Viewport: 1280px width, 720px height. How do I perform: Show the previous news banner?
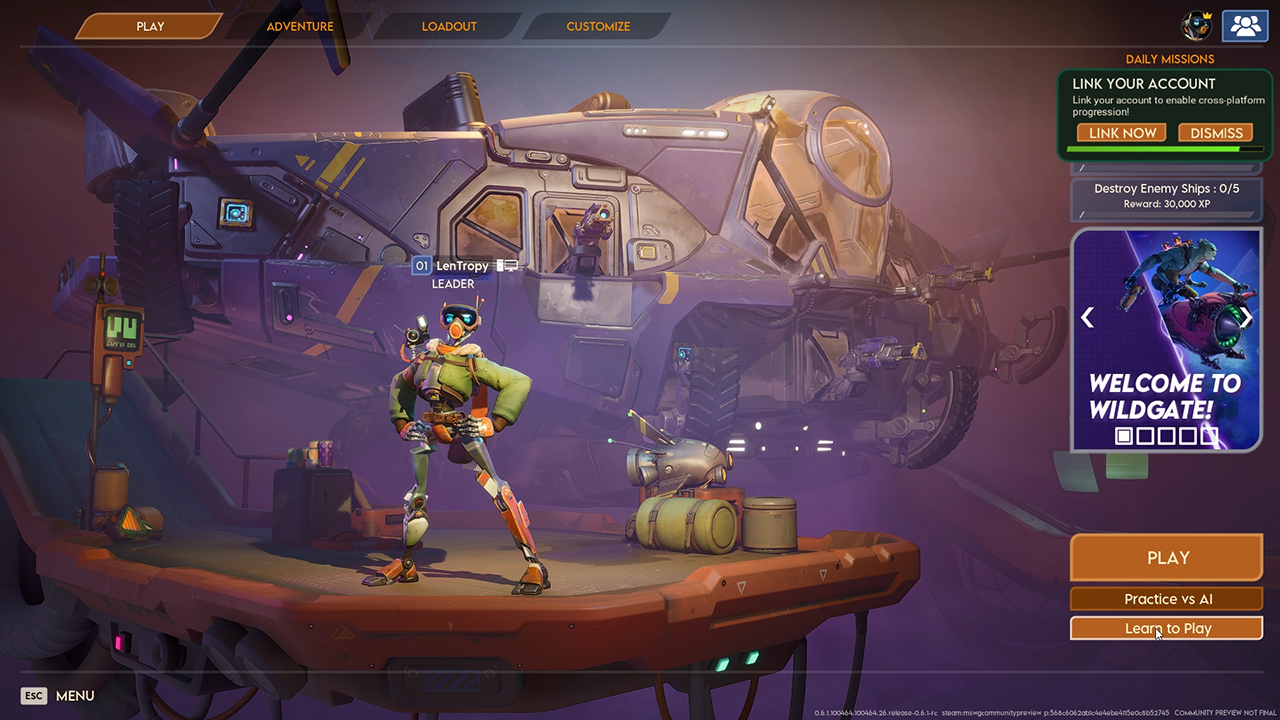coord(1087,318)
